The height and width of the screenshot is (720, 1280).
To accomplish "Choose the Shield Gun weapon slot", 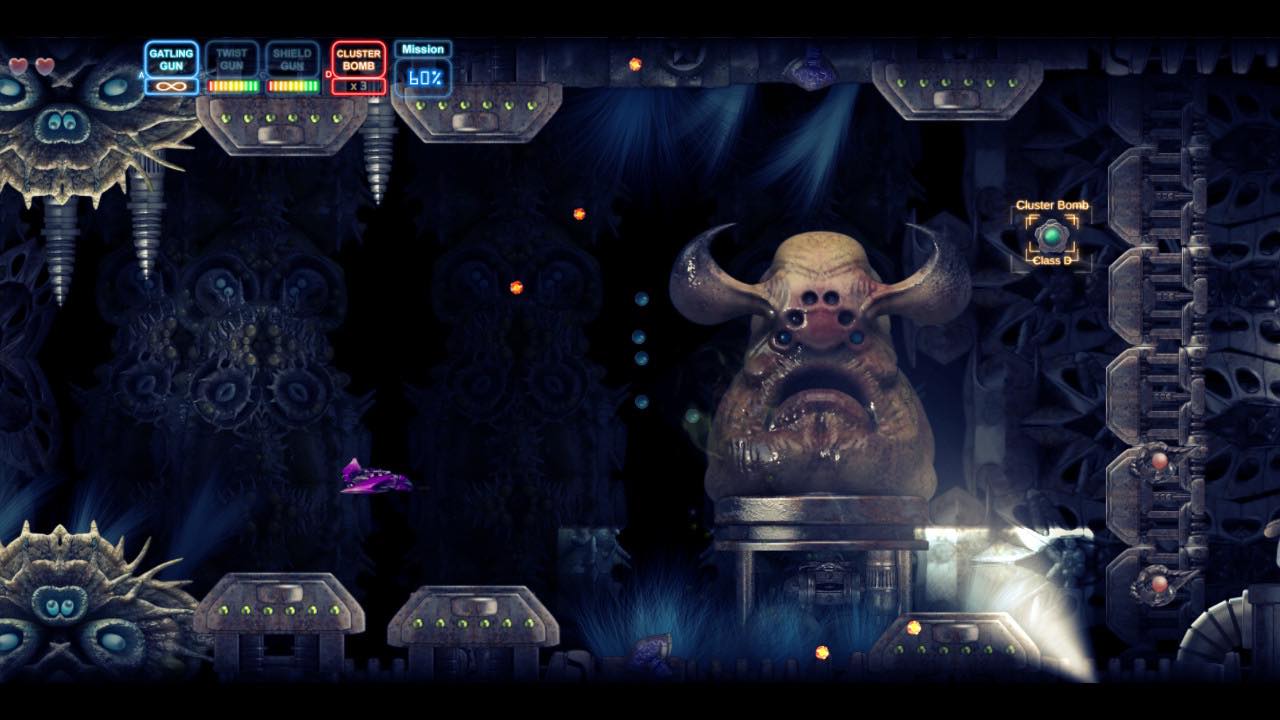I will click(x=293, y=60).
